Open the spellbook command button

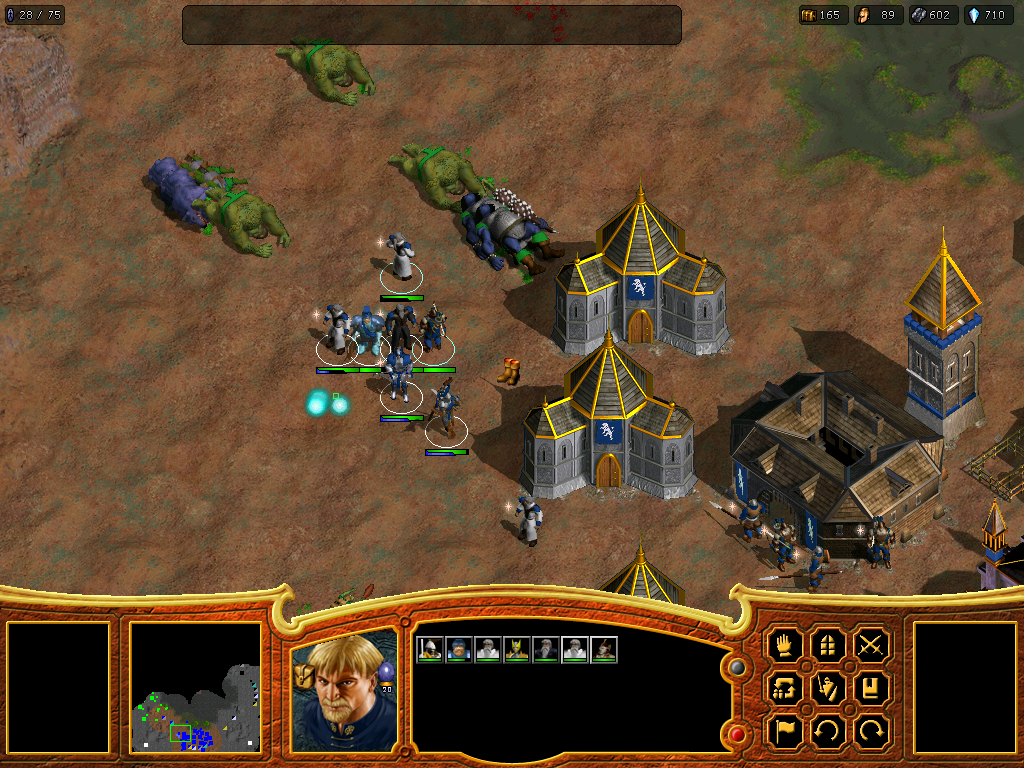click(872, 688)
